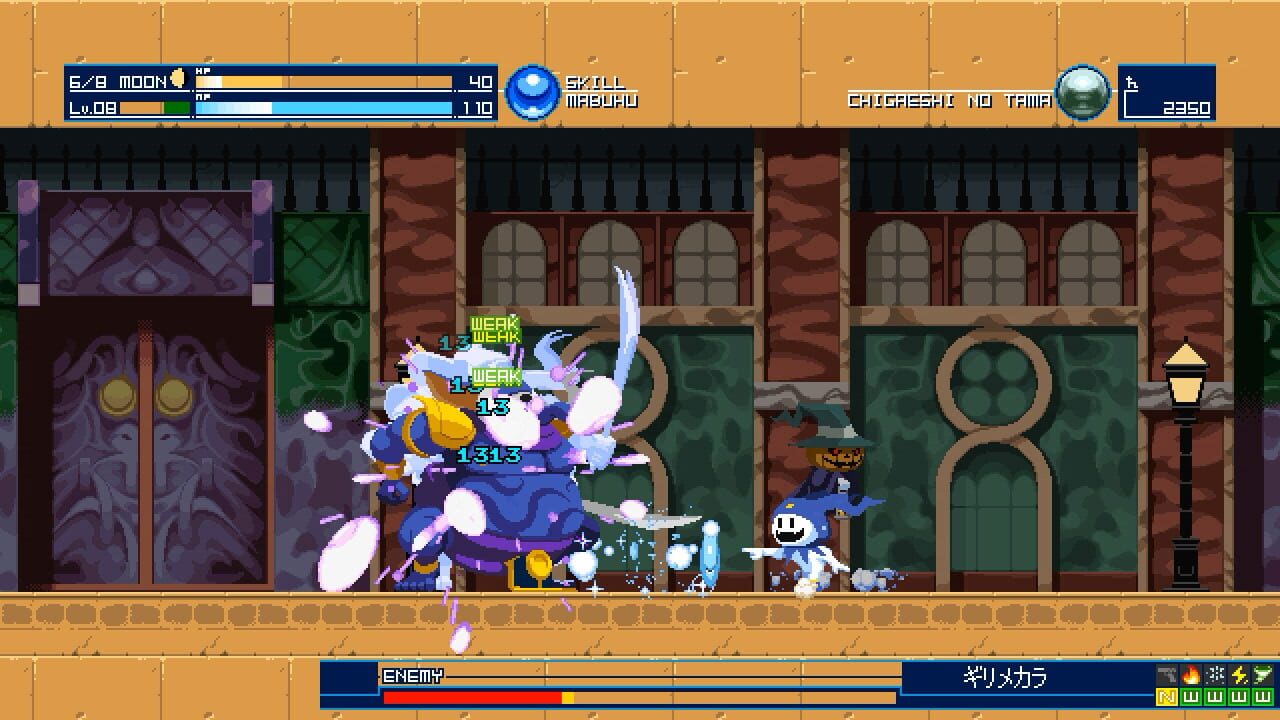Click the ice element icon on enemy bar

point(1214,674)
